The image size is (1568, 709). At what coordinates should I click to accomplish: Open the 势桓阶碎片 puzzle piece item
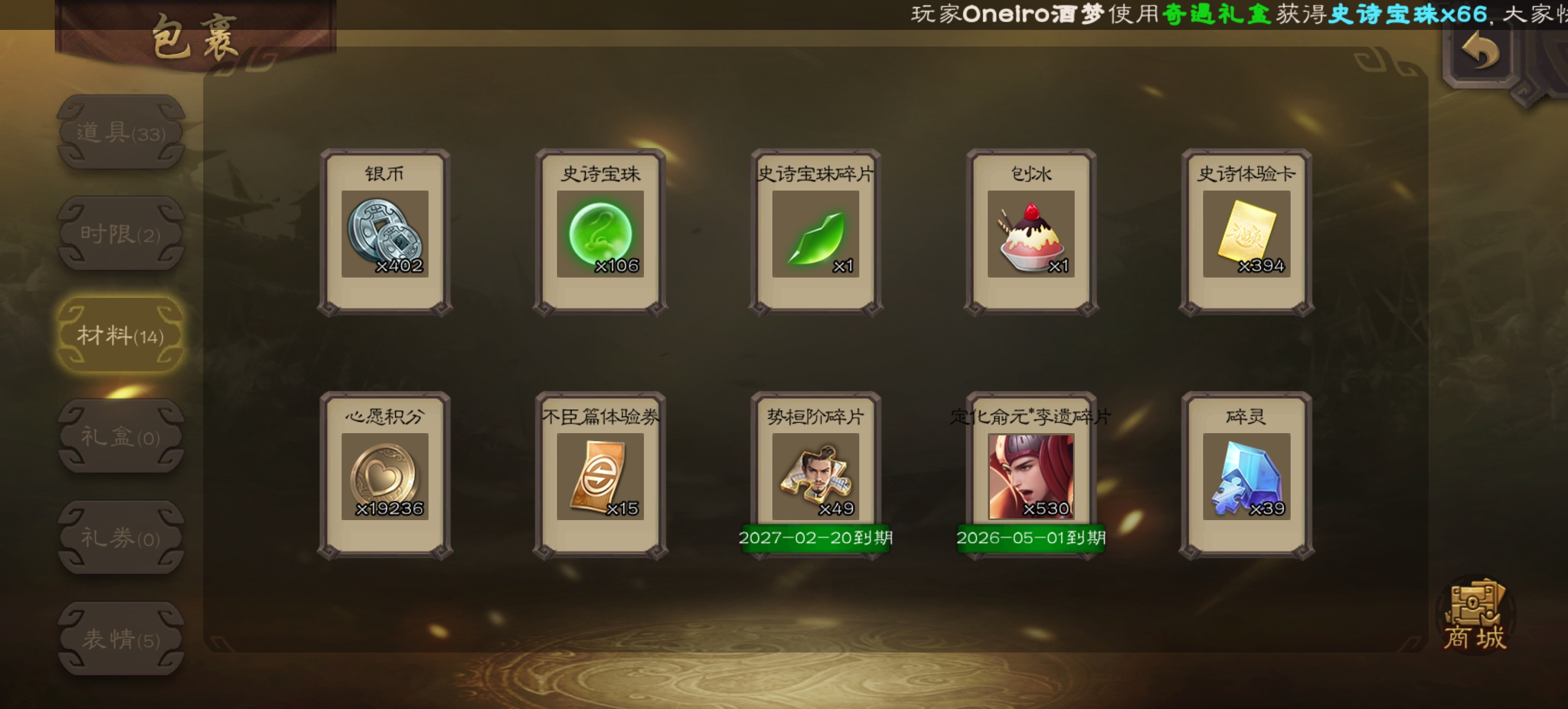click(816, 476)
